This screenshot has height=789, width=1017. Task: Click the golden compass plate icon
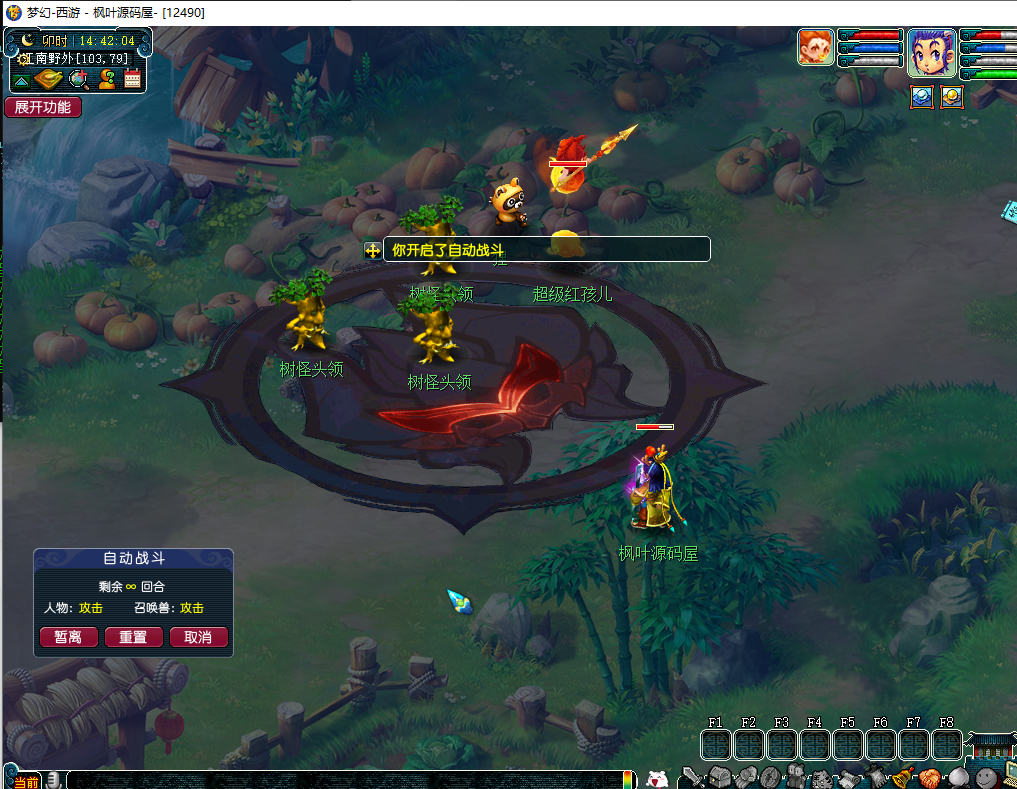tap(49, 79)
